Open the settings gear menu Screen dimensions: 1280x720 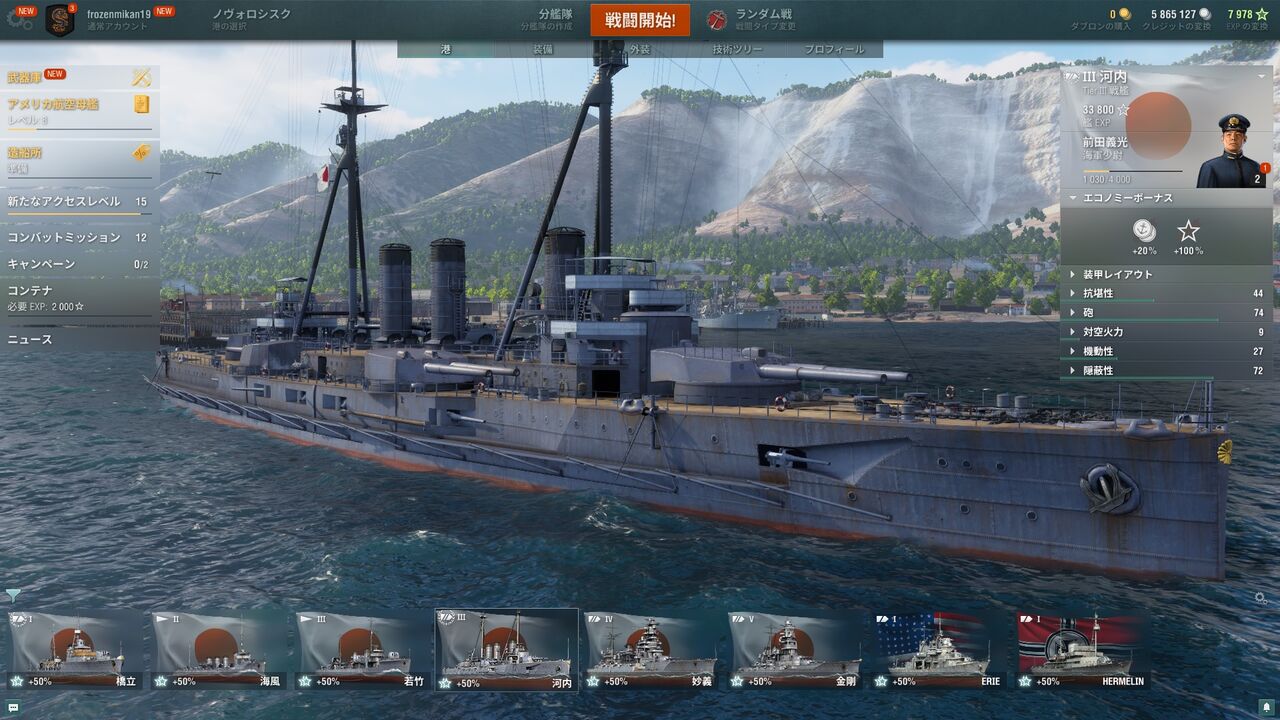(x=18, y=18)
